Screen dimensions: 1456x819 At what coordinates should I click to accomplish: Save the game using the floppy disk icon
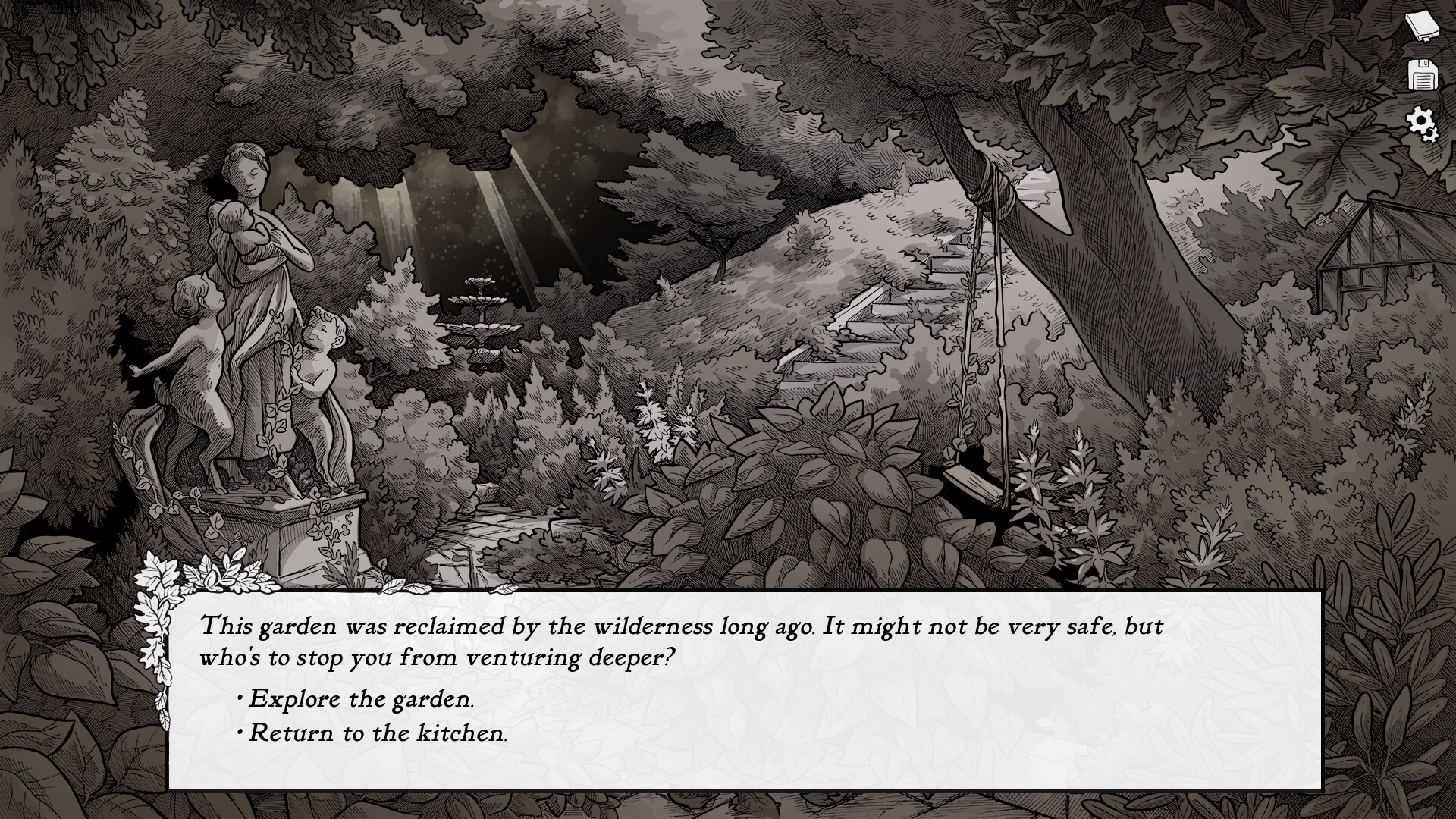click(1425, 76)
